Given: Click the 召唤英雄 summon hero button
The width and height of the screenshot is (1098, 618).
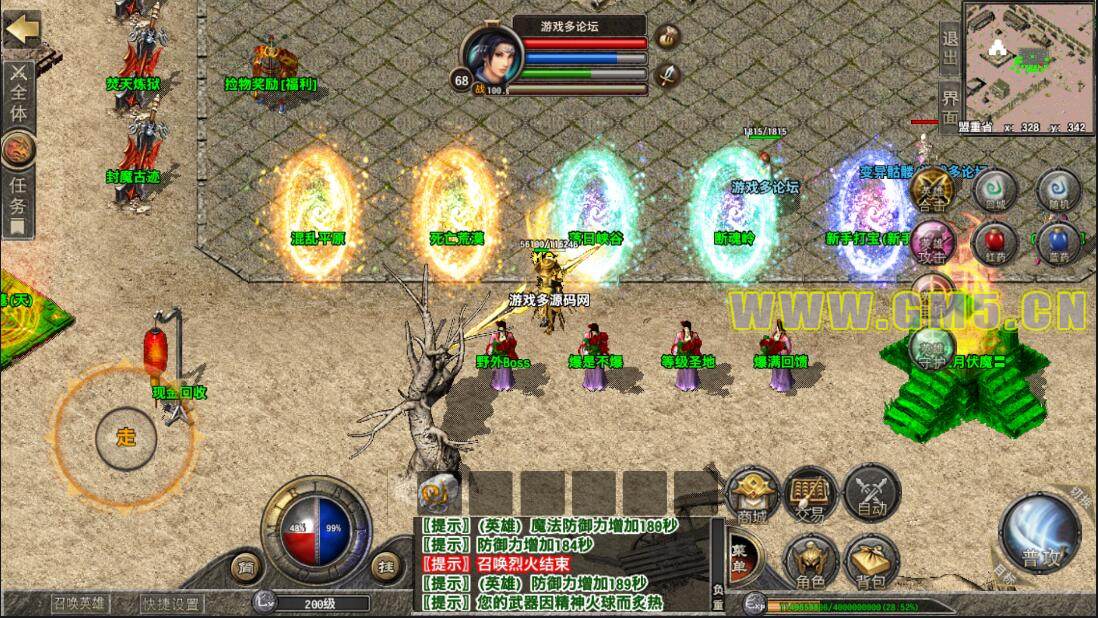Looking at the screenshot, I should click(x=80, y=603).
